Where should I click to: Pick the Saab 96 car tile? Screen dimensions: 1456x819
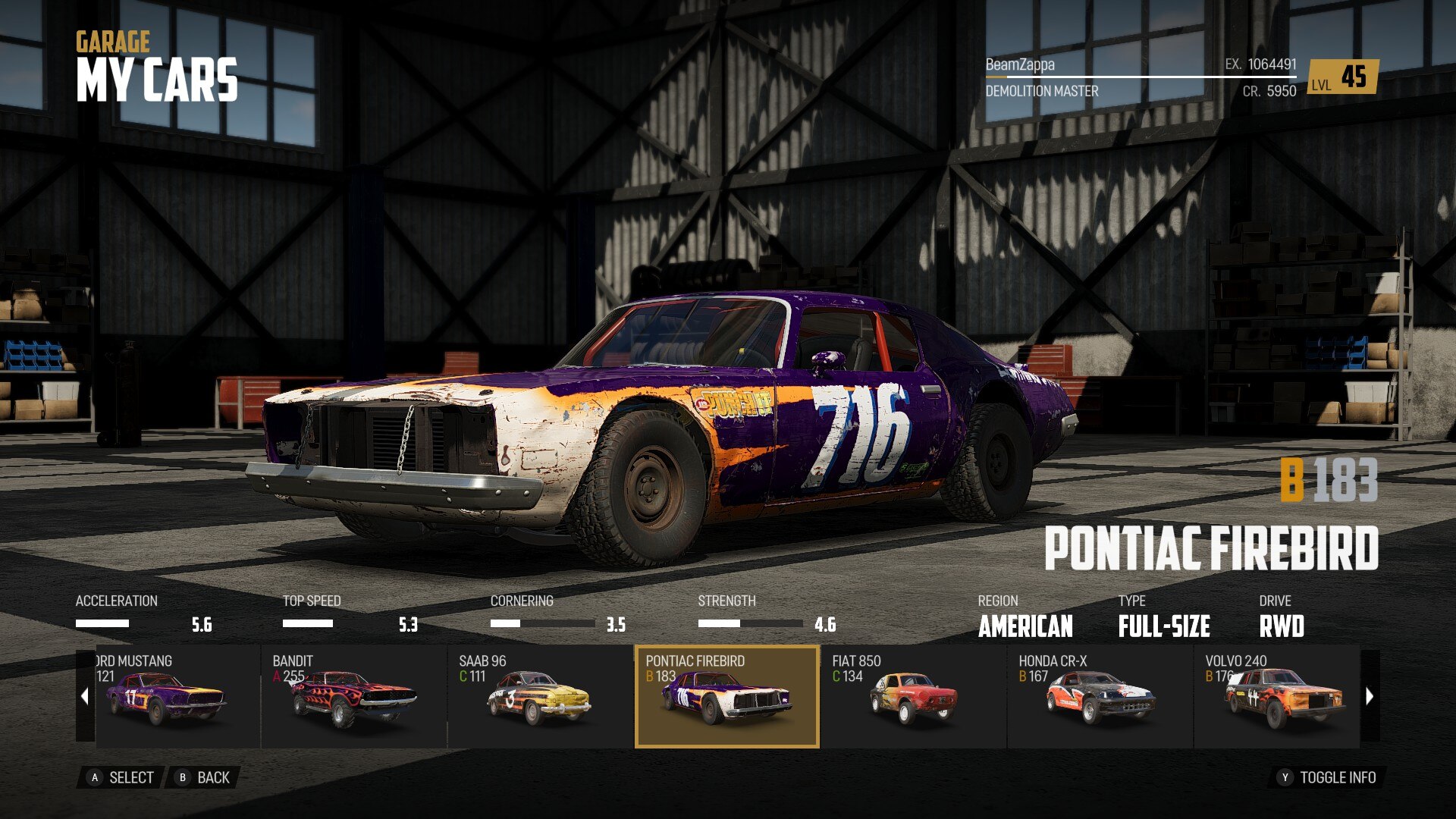540,696
